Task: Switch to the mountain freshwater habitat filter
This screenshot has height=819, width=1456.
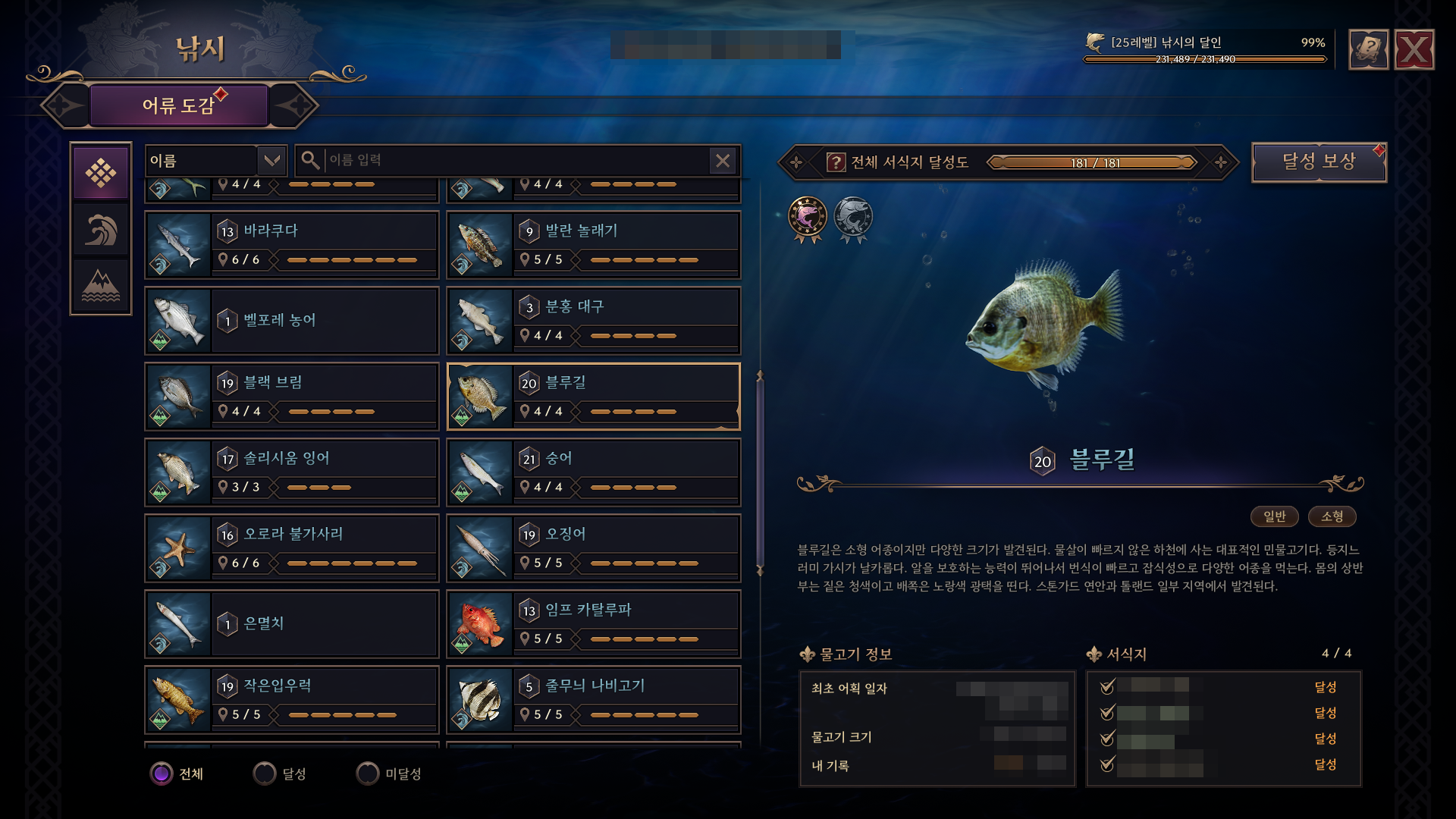Action: point(101,286)
